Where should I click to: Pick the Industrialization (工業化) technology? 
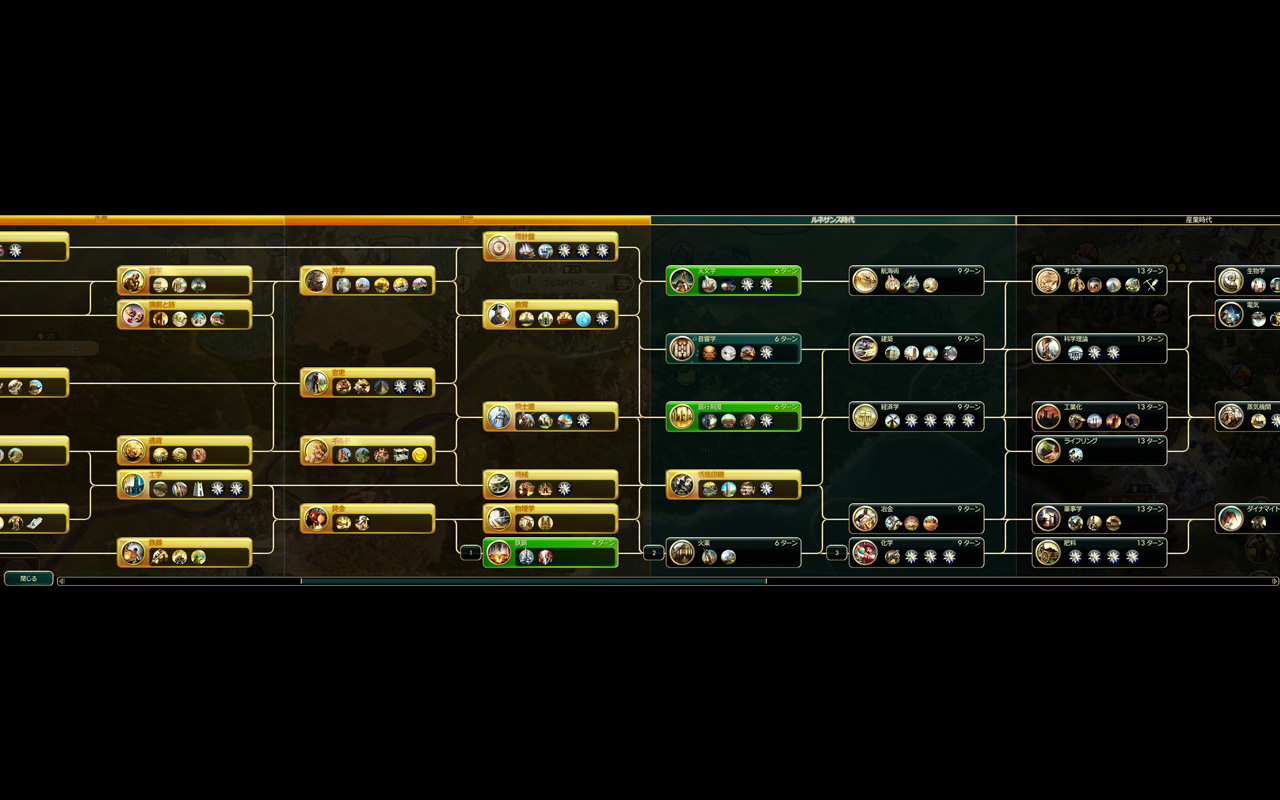point(1100,417)
